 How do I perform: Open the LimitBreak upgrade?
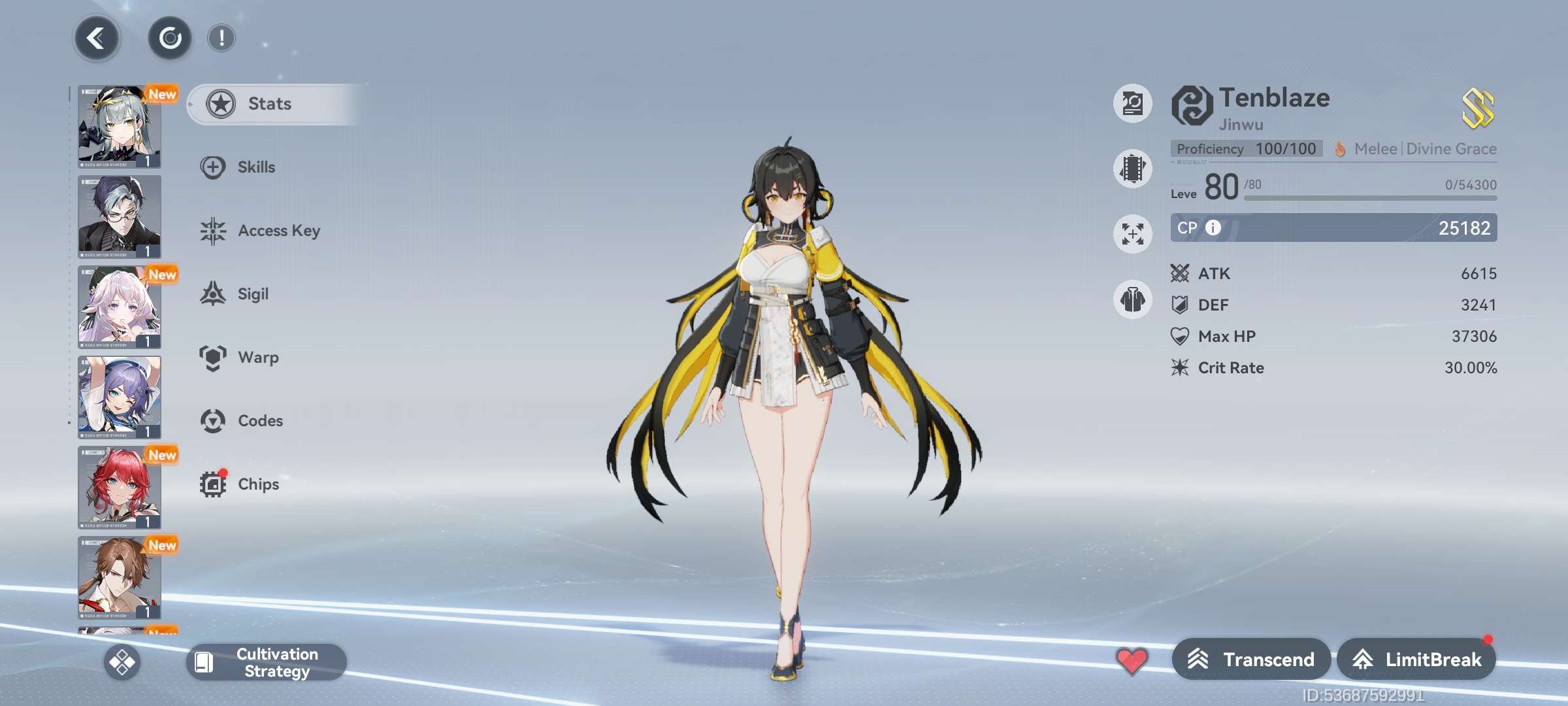click(x=1416, y=660)
